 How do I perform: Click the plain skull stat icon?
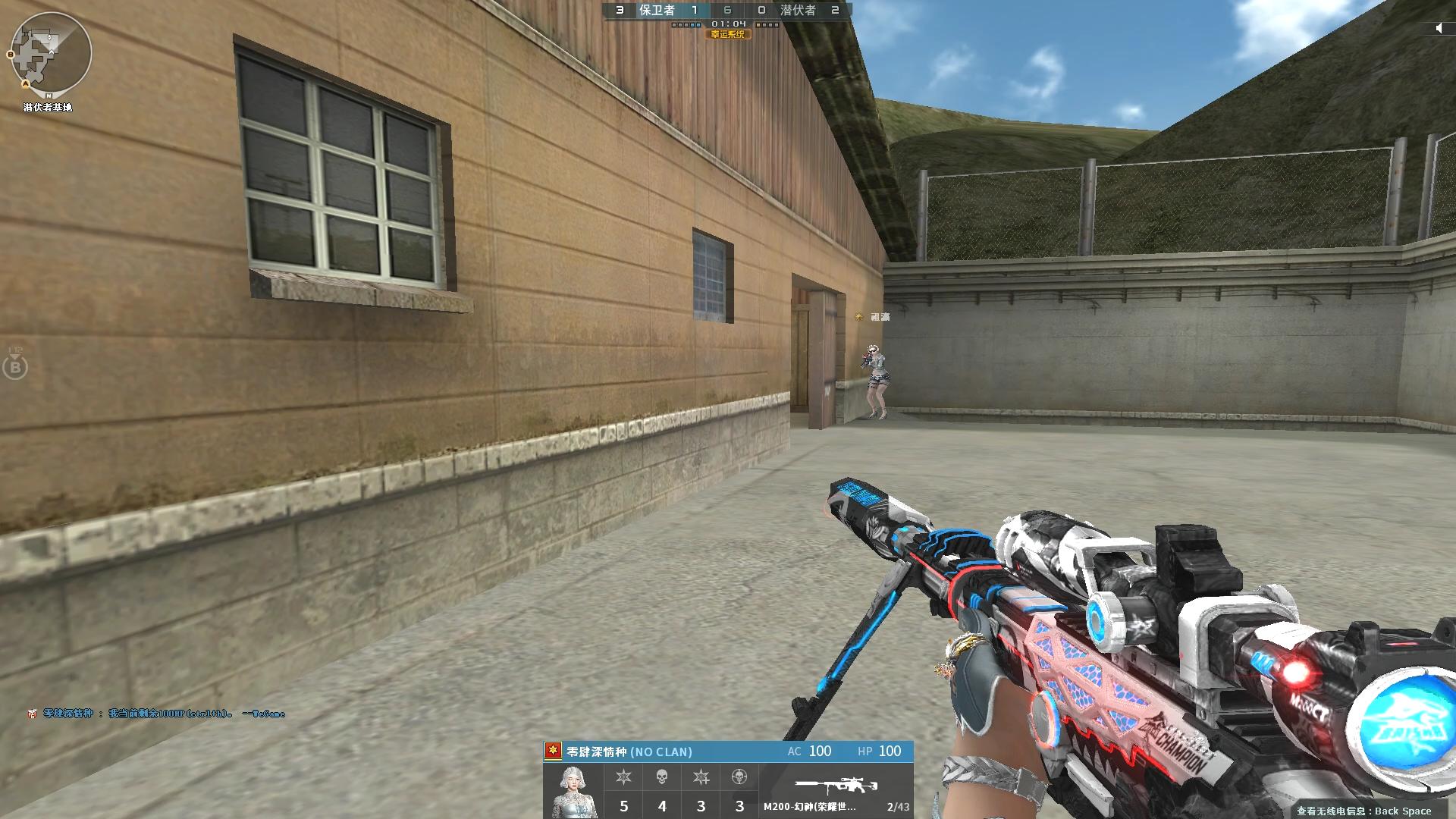pyautogui.click(x=662, y=777)
